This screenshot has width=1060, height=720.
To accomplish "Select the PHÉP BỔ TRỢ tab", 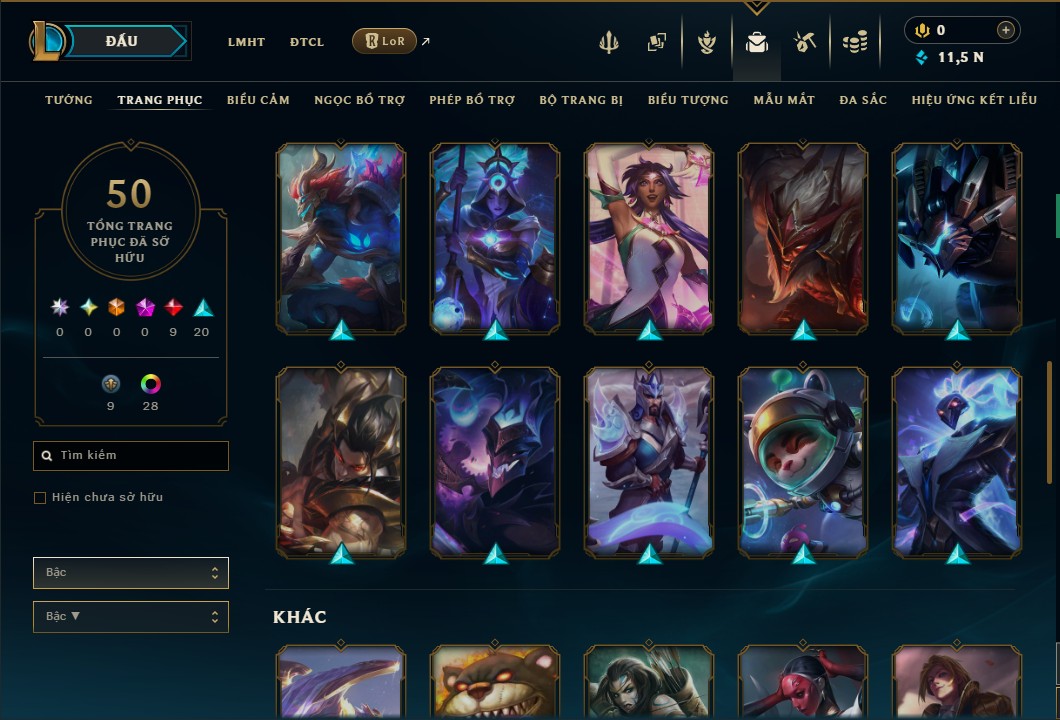I will pos(472,100).
